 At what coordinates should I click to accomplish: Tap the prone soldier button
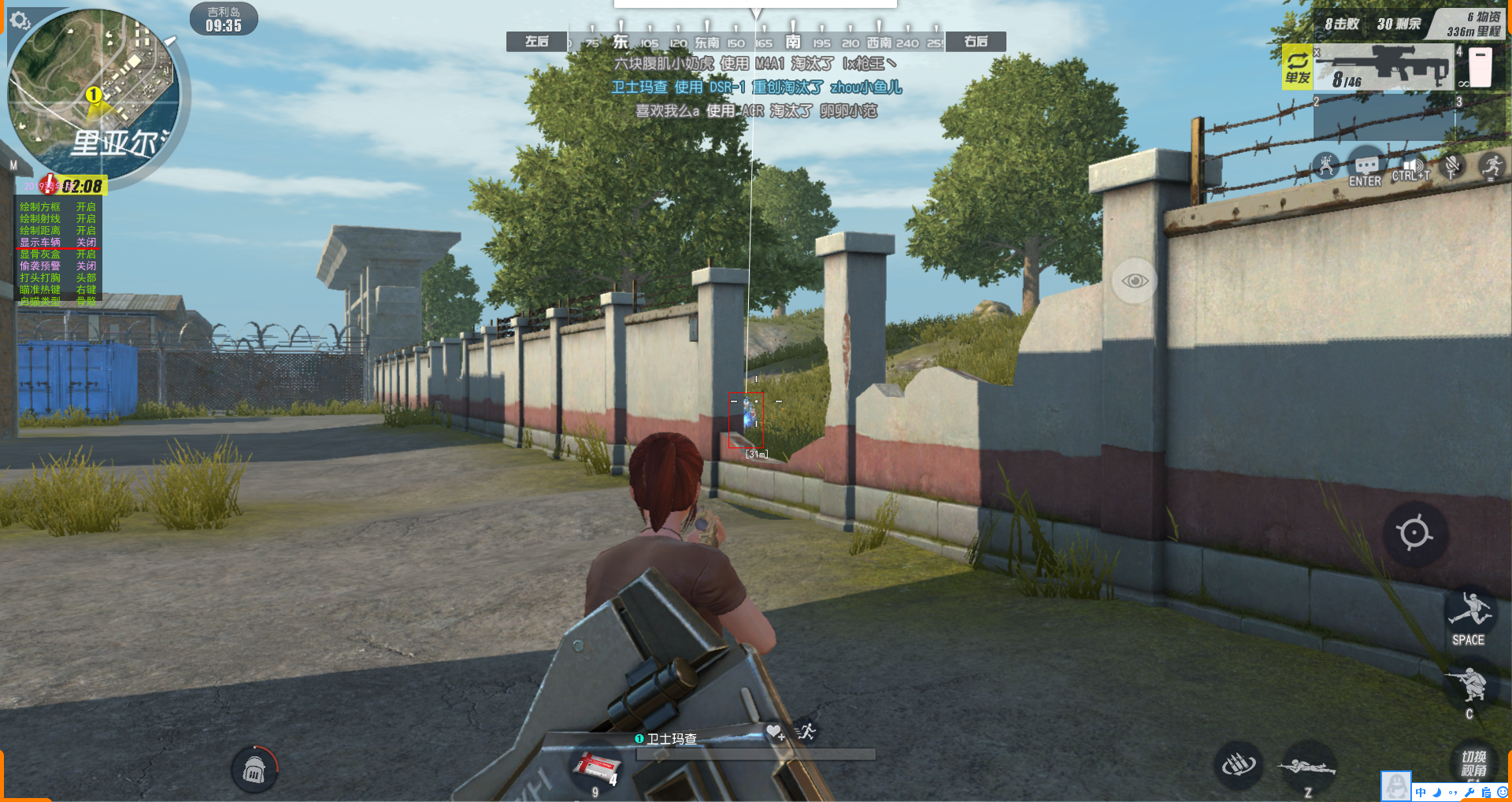point(1307,767)
